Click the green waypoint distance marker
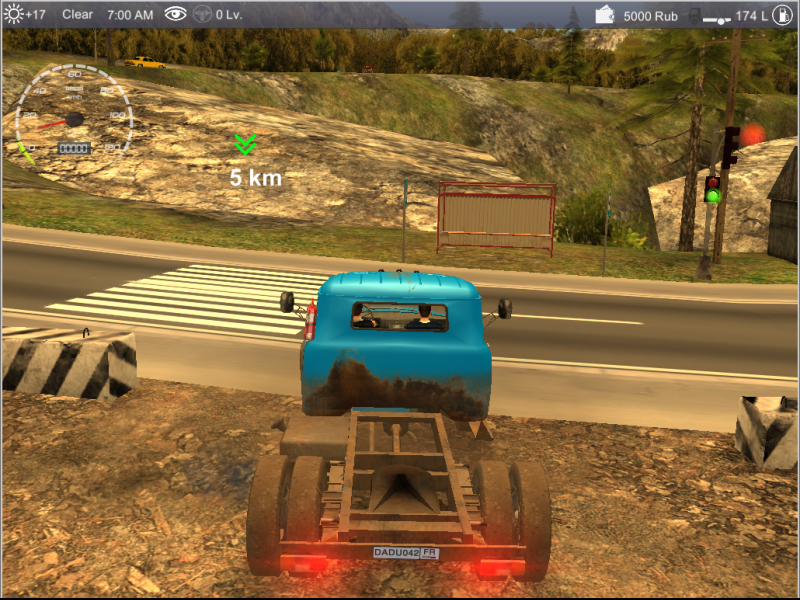 246,145
